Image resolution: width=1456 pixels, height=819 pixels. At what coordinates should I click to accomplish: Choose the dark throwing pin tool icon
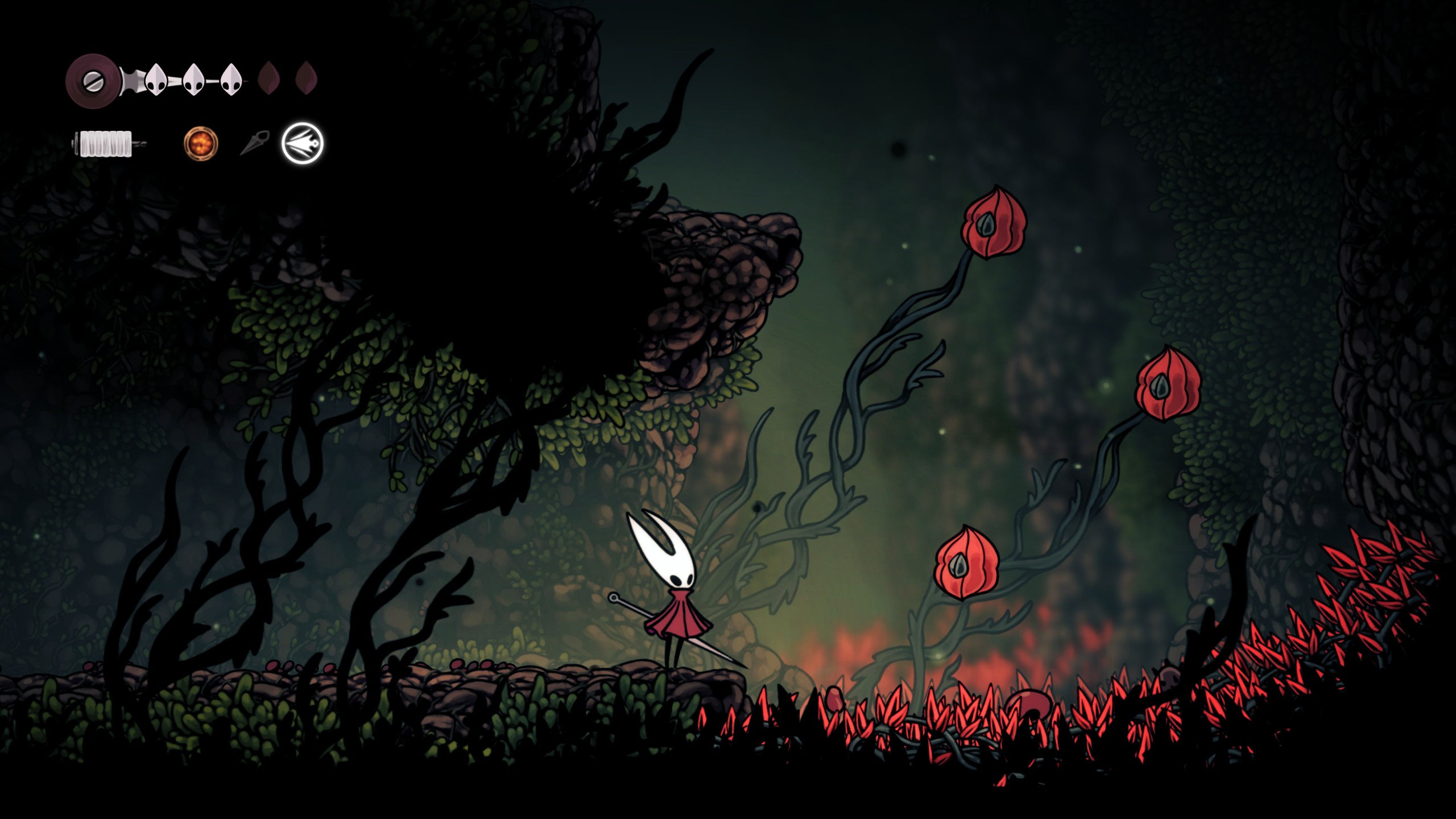(x=254, y=143)
